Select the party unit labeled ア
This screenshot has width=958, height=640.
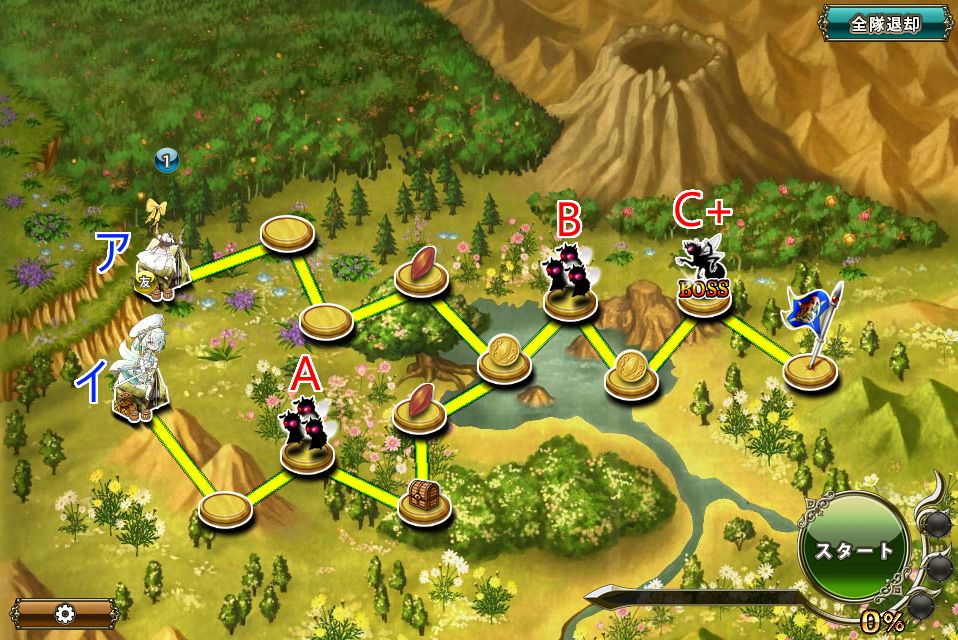163,267
